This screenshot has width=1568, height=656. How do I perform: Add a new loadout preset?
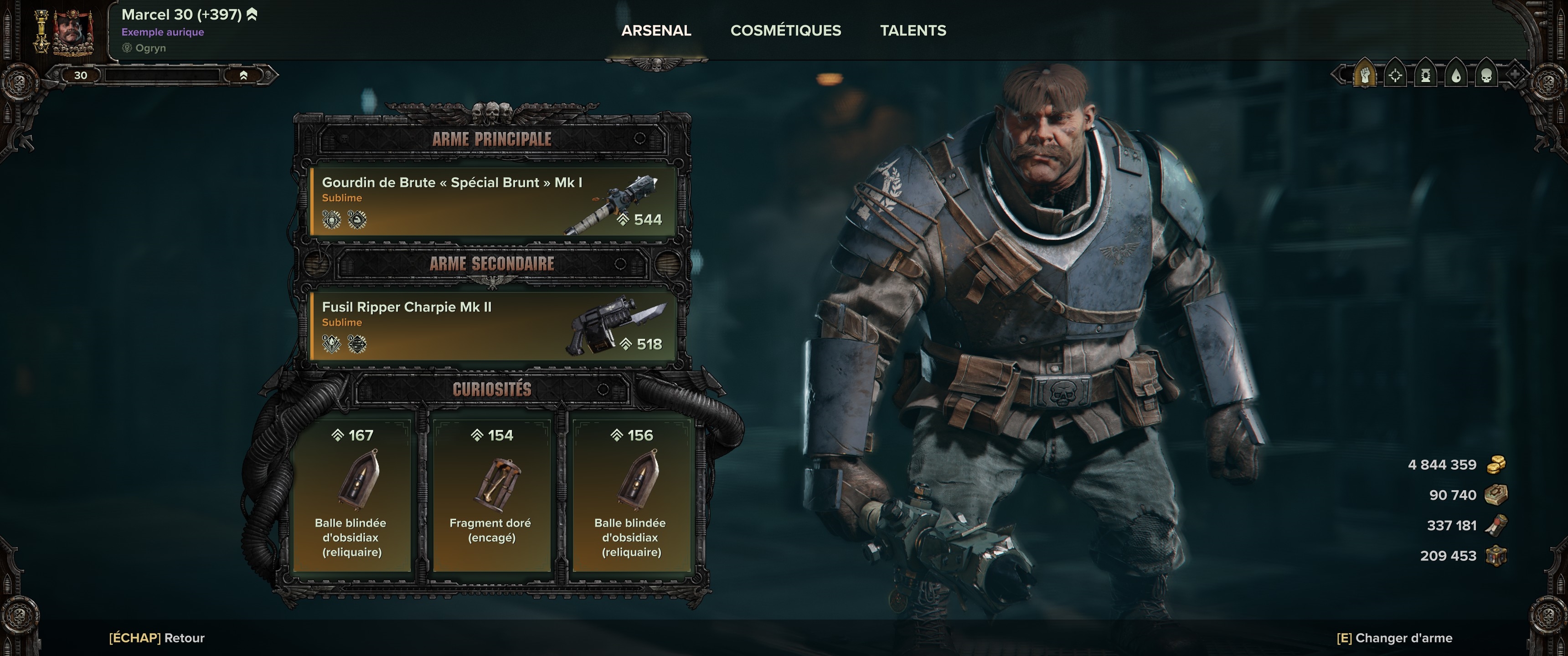1515,75
